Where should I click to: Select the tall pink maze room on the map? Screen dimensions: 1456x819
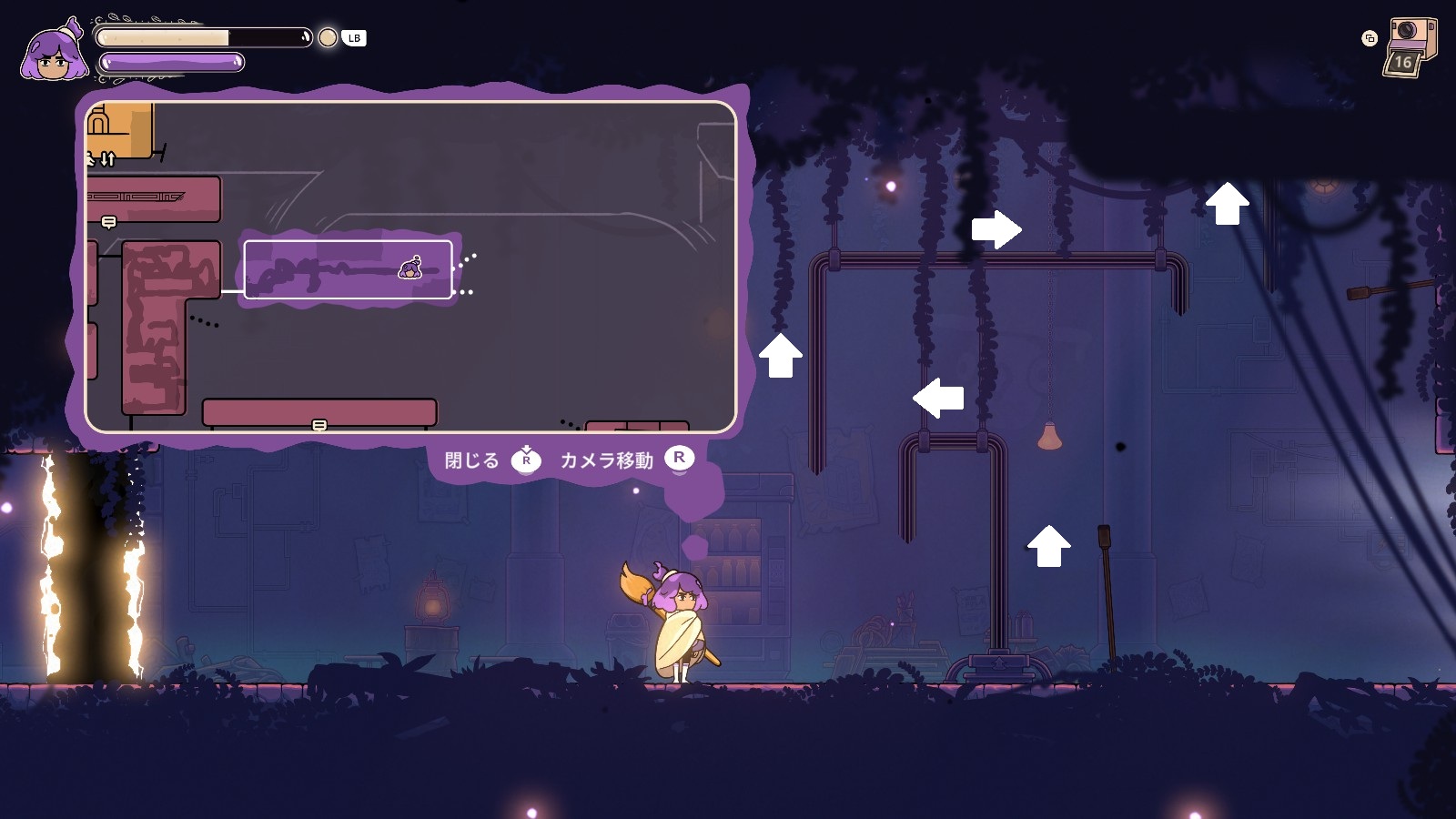[x=157, y=328]
